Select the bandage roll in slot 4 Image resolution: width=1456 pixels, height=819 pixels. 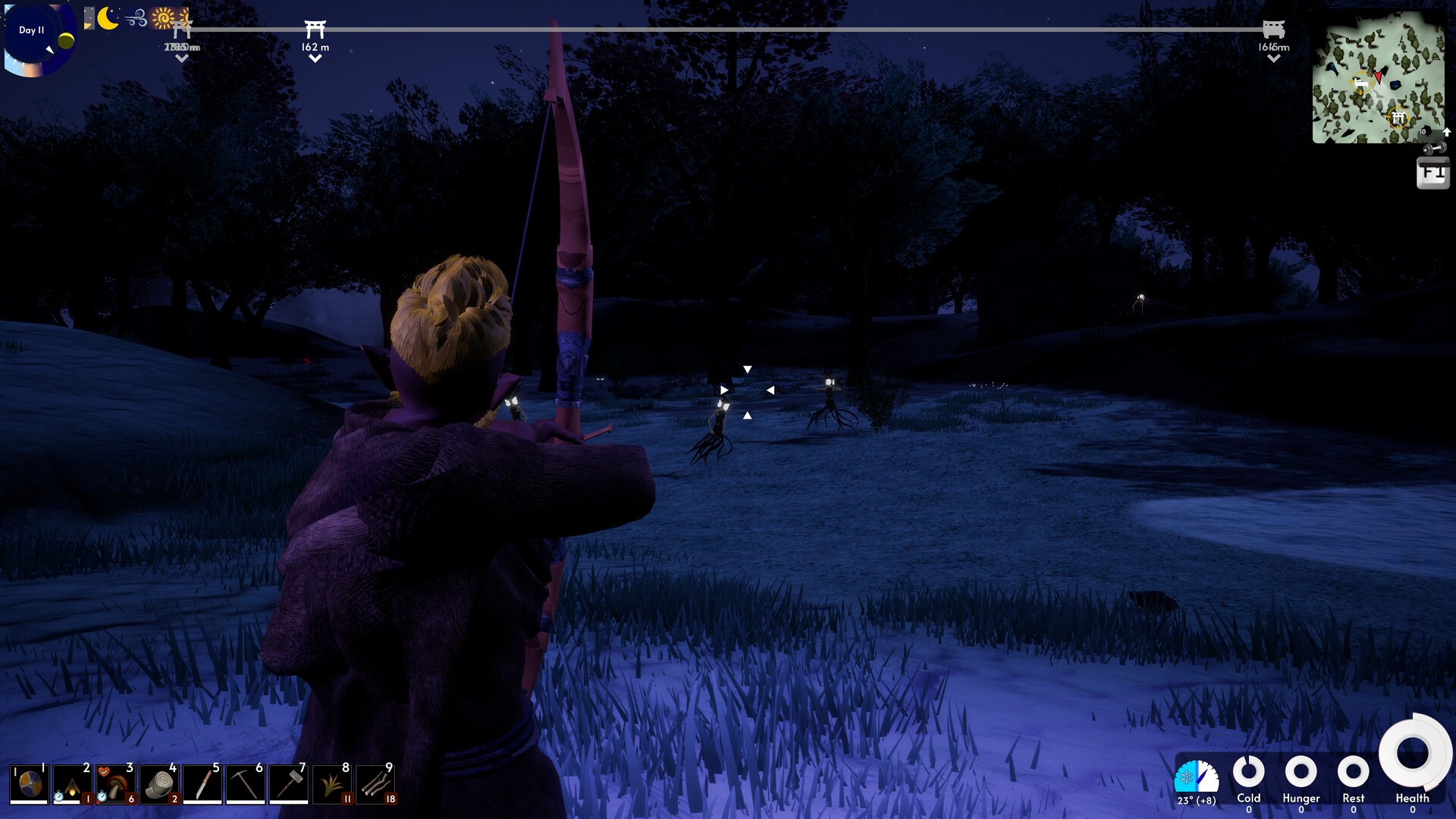159,783
